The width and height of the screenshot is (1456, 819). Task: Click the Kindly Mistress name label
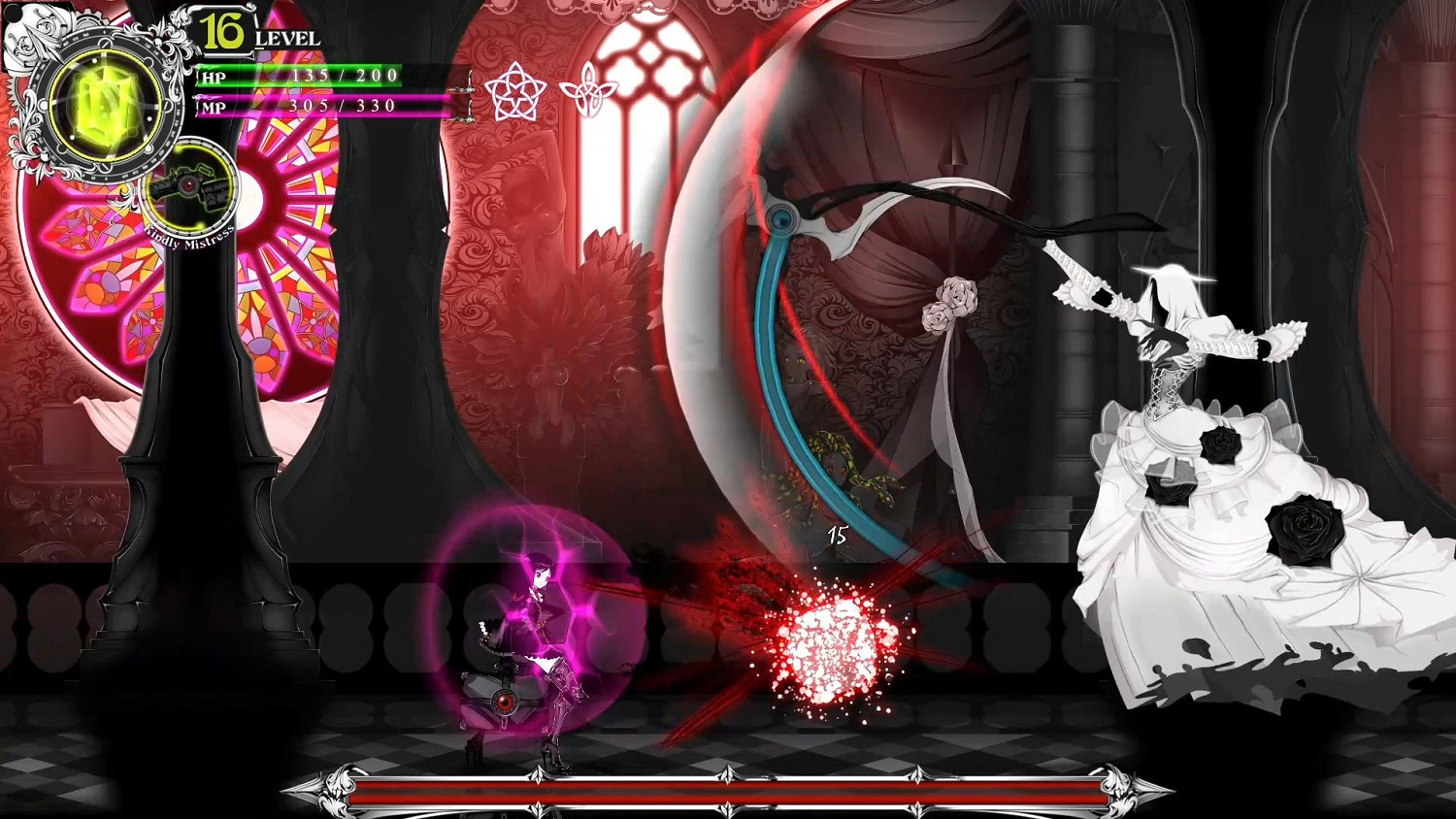click(x=190, y=238)
